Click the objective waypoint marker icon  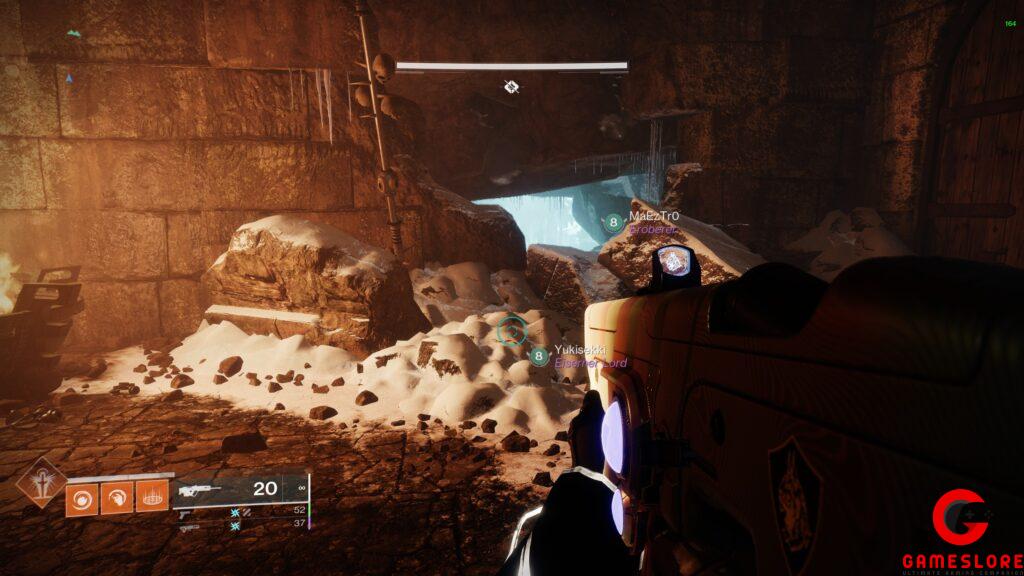point(511,87)
